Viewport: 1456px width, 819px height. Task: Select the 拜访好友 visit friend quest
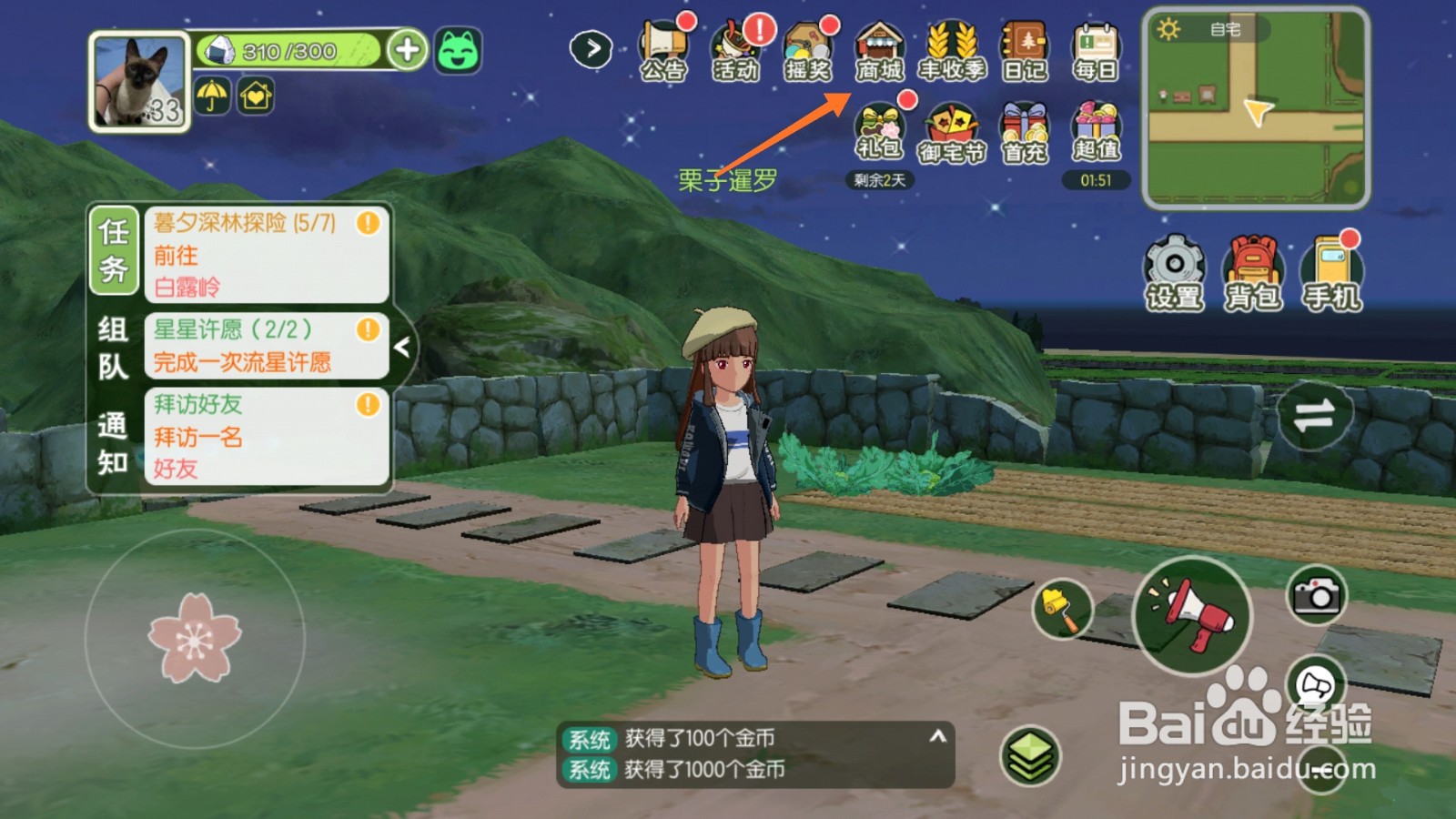click(266, 436)
